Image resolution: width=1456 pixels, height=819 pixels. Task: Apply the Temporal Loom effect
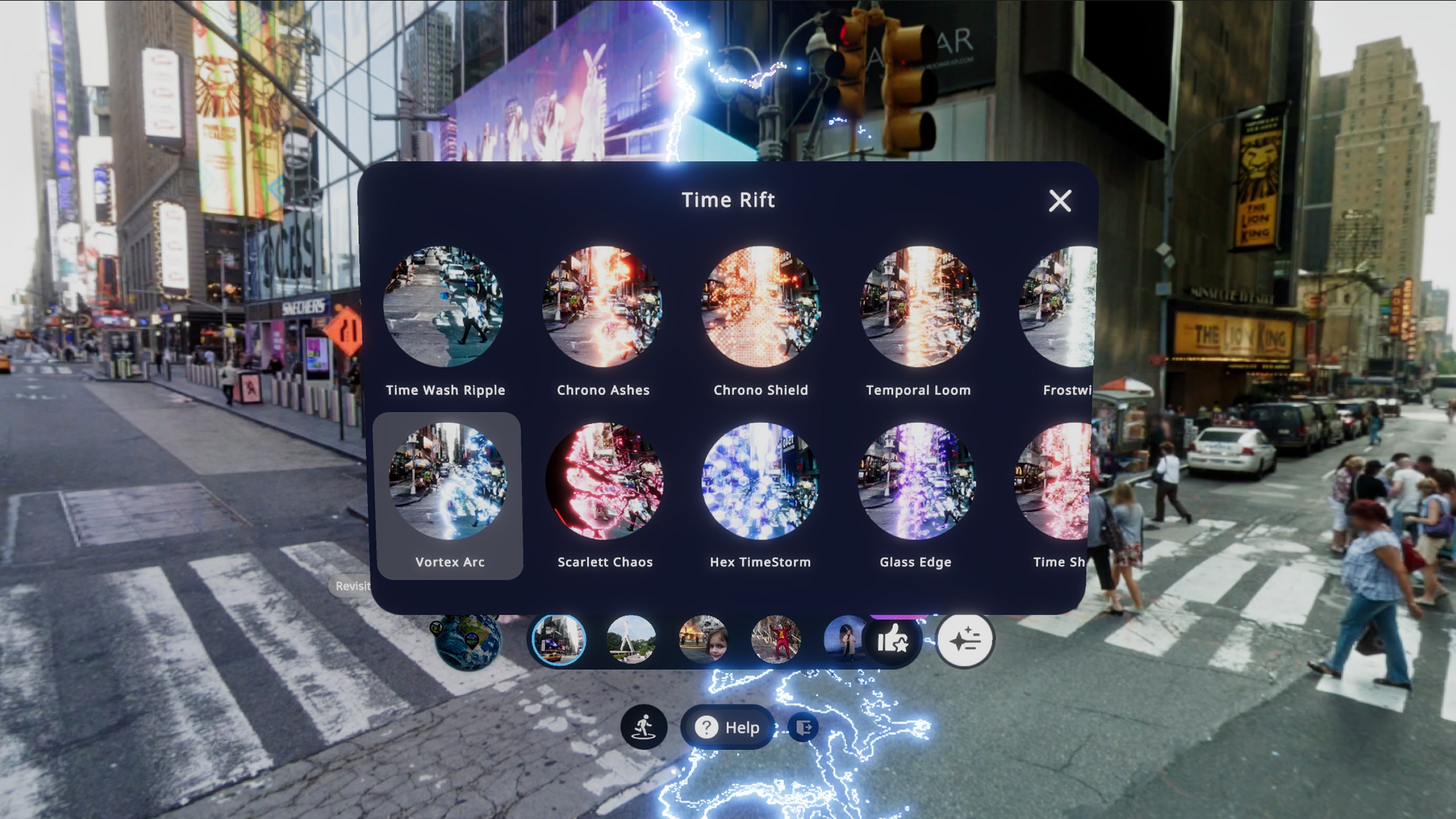click(x=919, y=307)
